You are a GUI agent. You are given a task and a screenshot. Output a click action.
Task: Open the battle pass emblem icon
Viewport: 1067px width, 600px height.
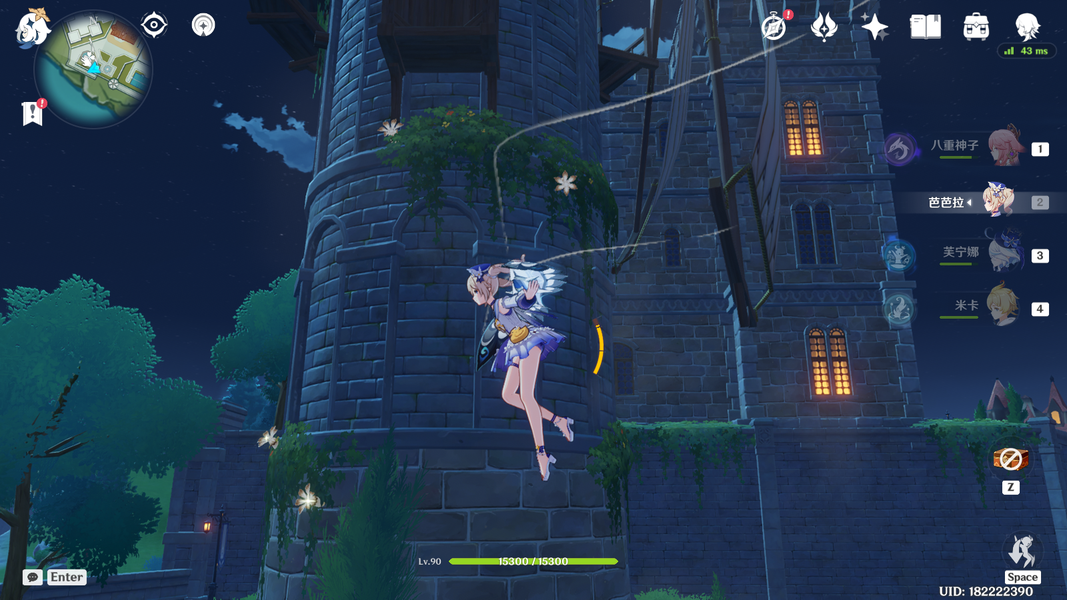click(824, 27)
